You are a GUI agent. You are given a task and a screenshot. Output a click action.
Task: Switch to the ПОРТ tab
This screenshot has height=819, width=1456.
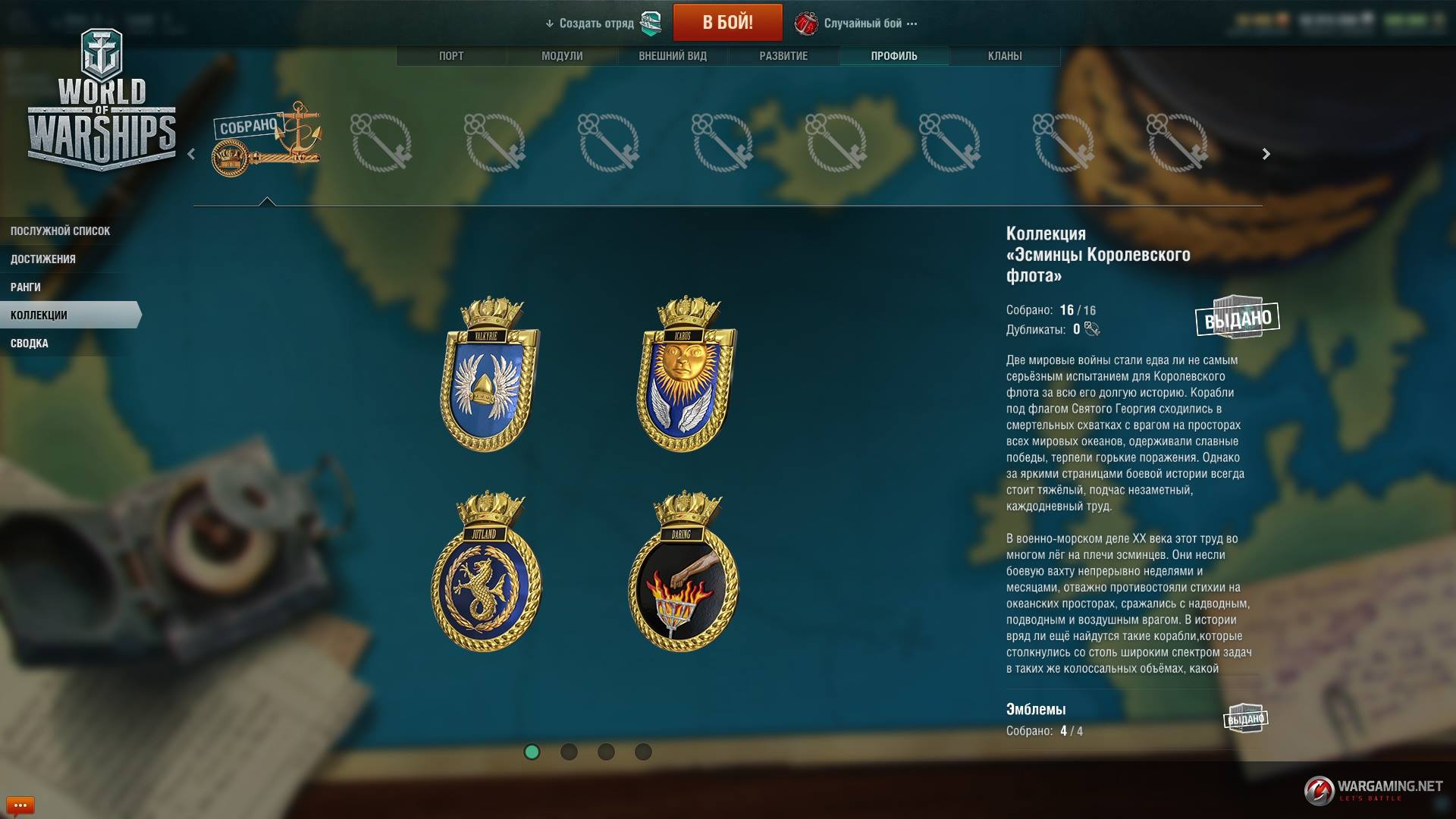point(451,56)
